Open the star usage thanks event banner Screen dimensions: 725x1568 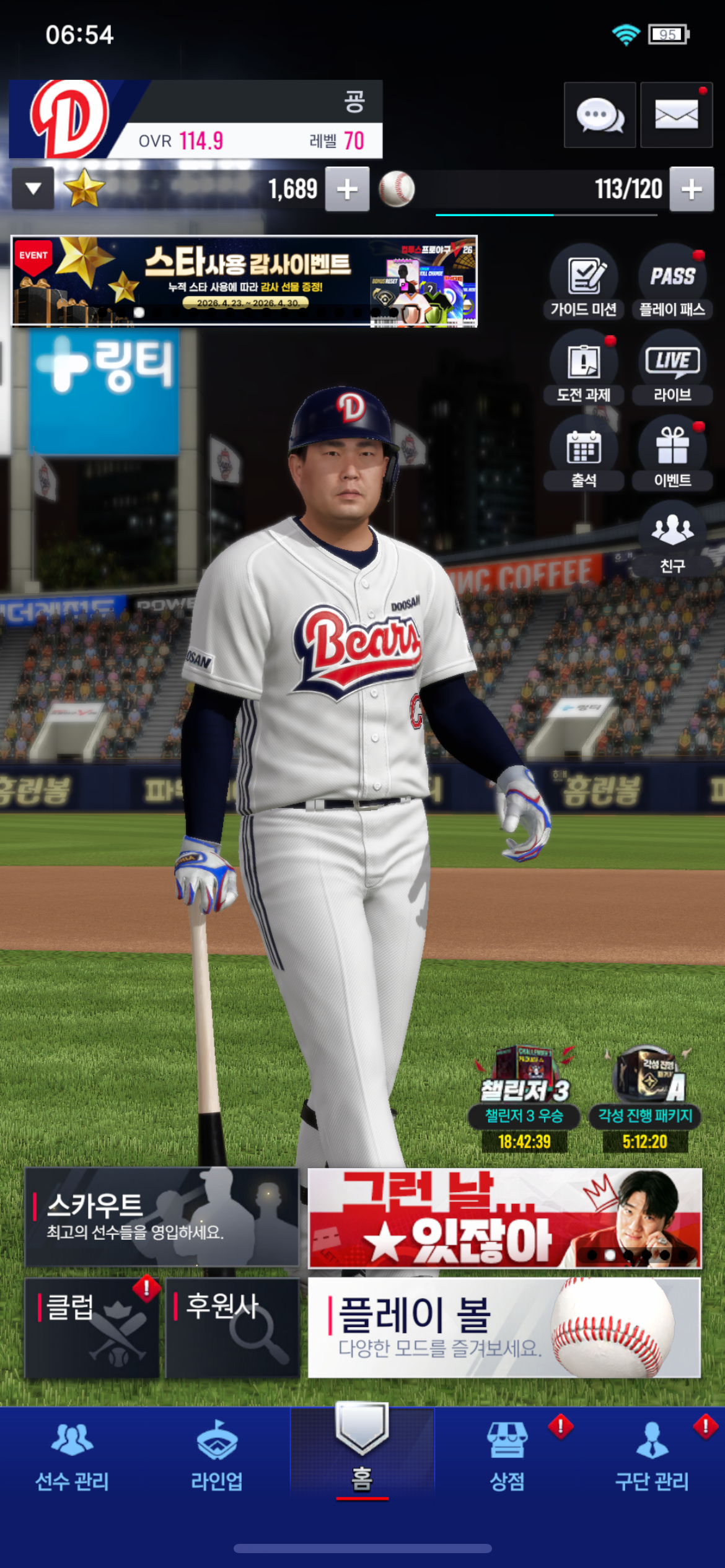point(244,281)
